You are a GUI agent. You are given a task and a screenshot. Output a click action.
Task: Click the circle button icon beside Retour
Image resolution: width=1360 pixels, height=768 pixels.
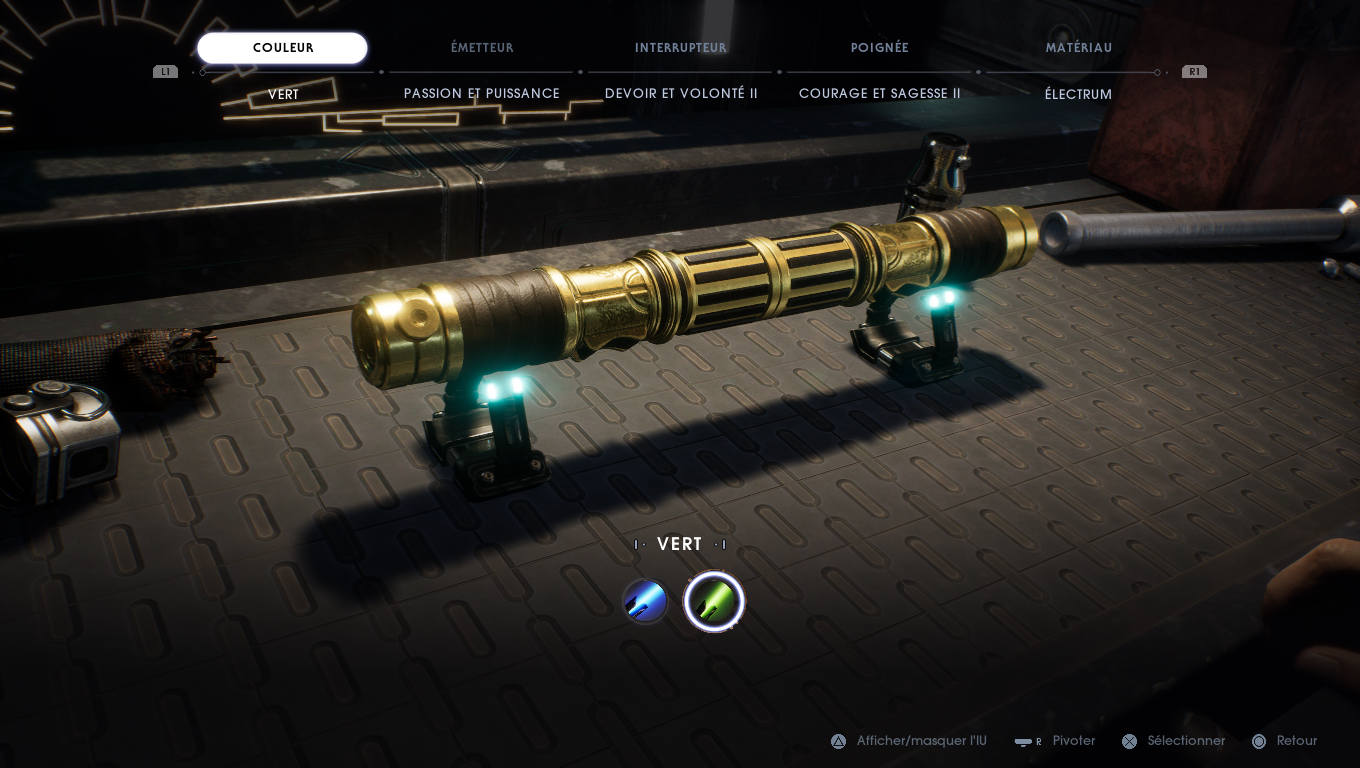[x=1259, y=741]
